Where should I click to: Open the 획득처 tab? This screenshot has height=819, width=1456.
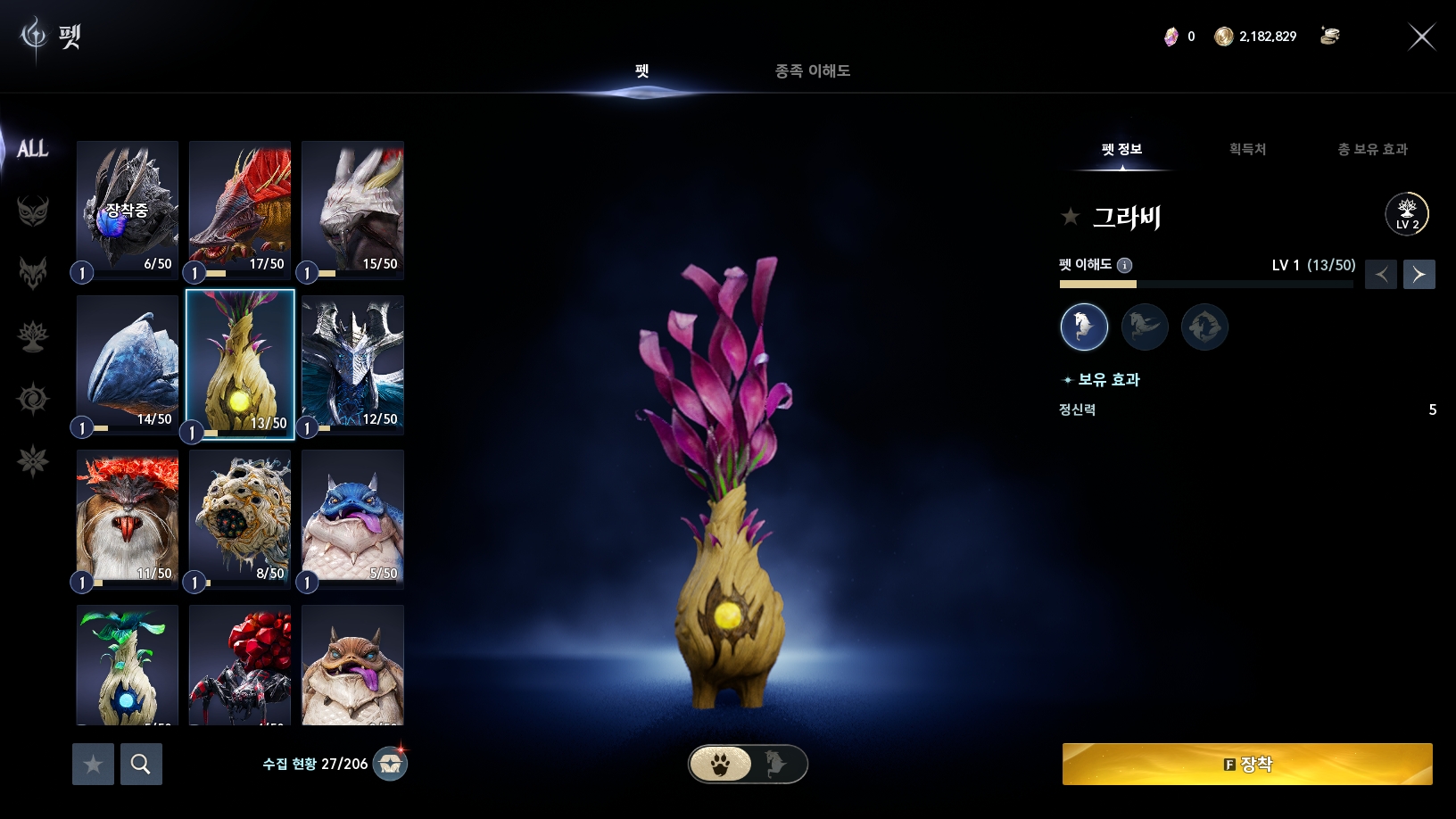(1247, 149)
